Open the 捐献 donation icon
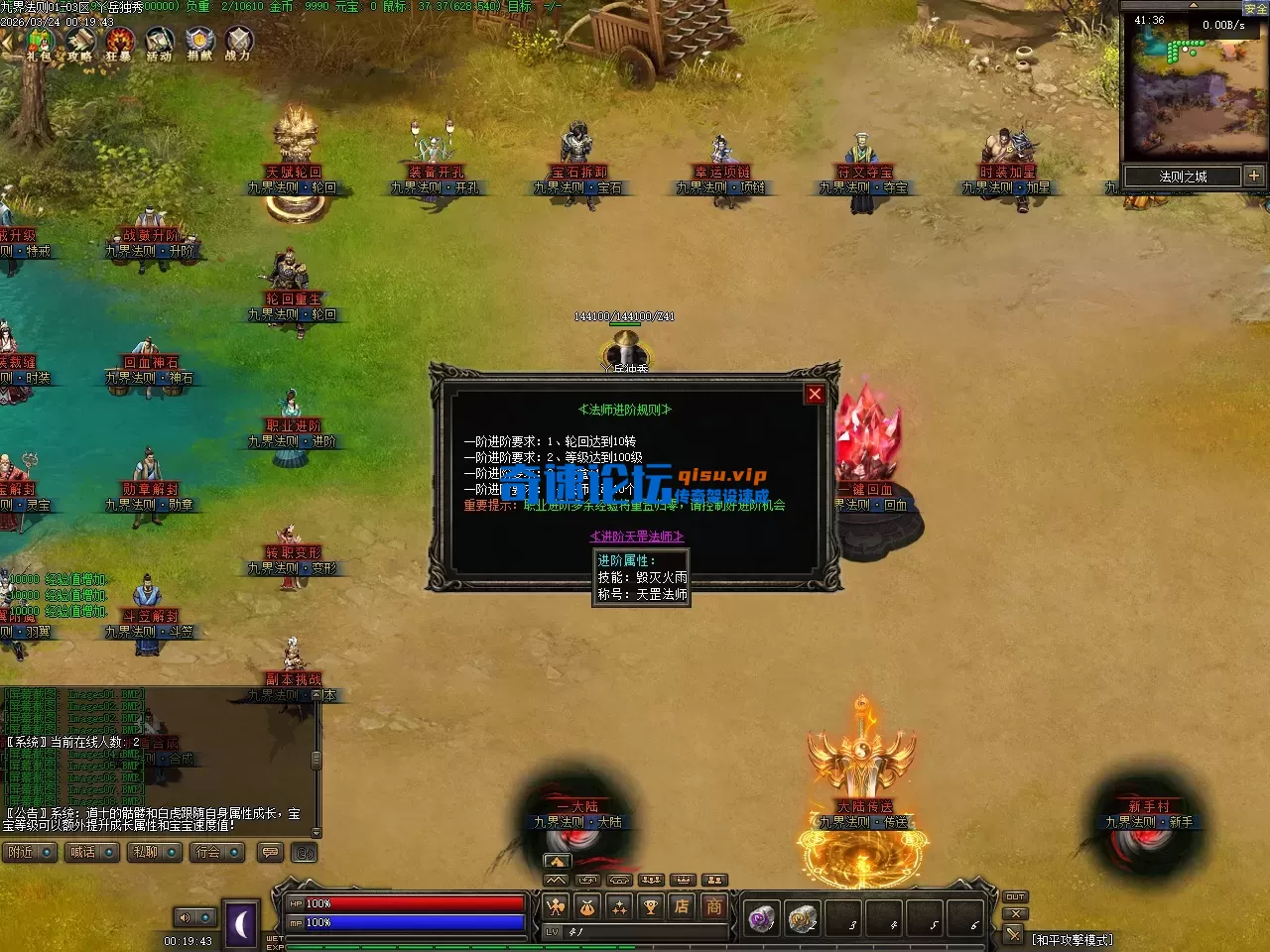Viewport: 1270px width, 952px height. click(x=199, y=44)
